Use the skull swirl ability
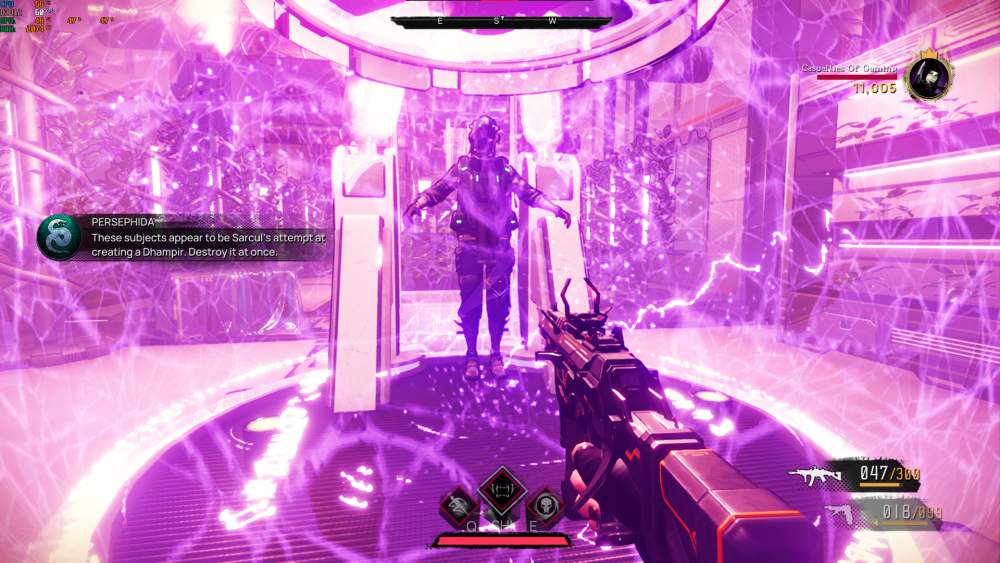Screen dimensions: 1000x563 (545, 505)
